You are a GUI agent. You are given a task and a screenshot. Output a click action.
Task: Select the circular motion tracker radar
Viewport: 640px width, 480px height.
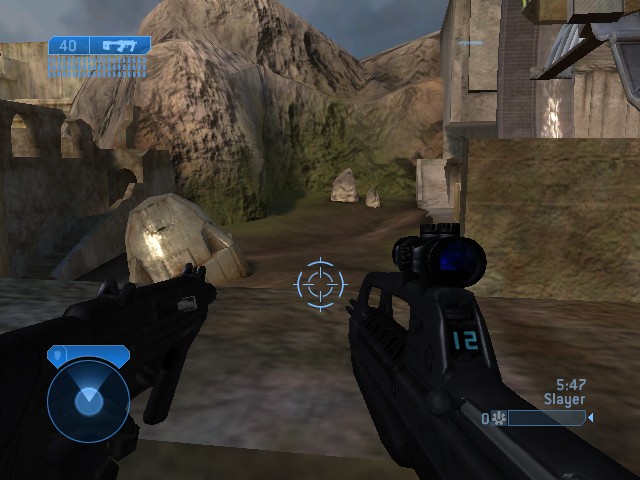[x=88, y=400]
